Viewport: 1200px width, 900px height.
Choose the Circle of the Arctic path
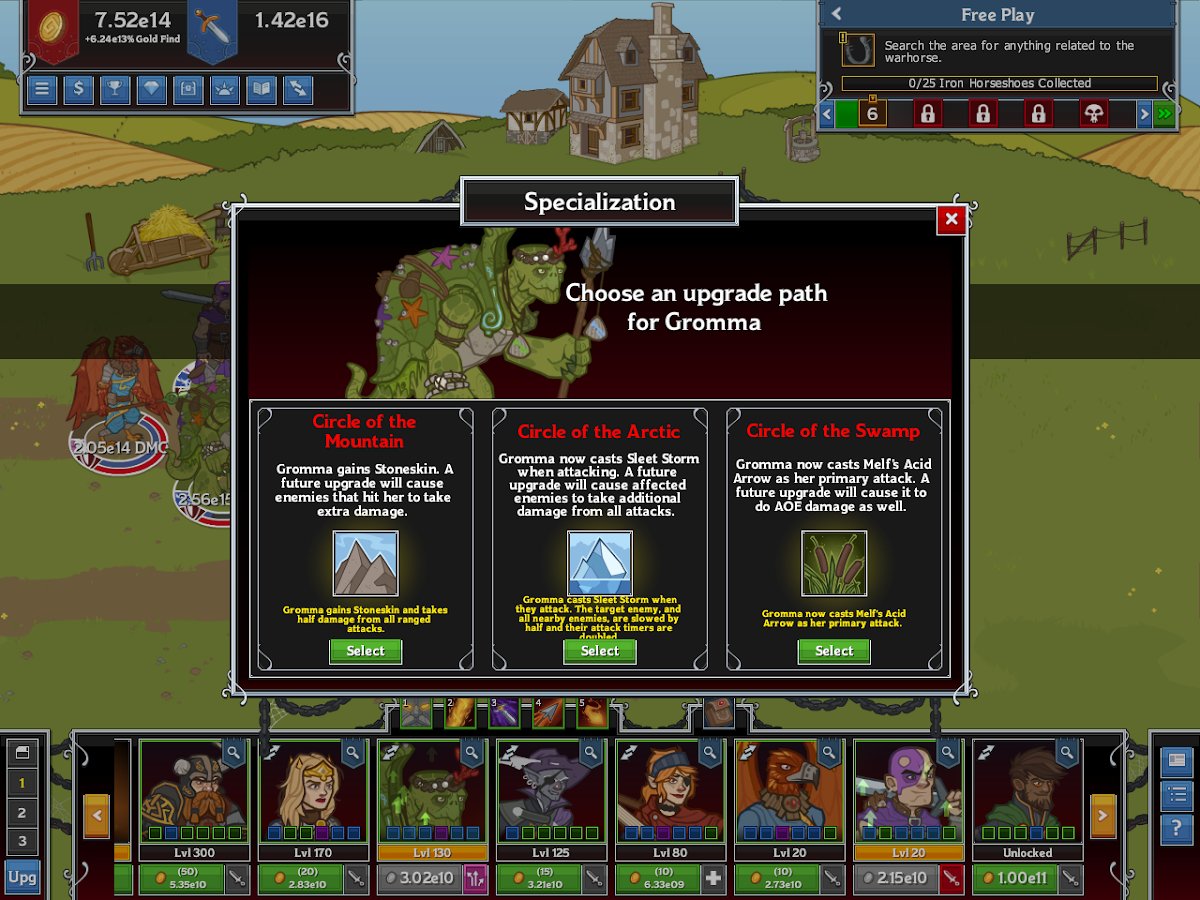point(600,651)
